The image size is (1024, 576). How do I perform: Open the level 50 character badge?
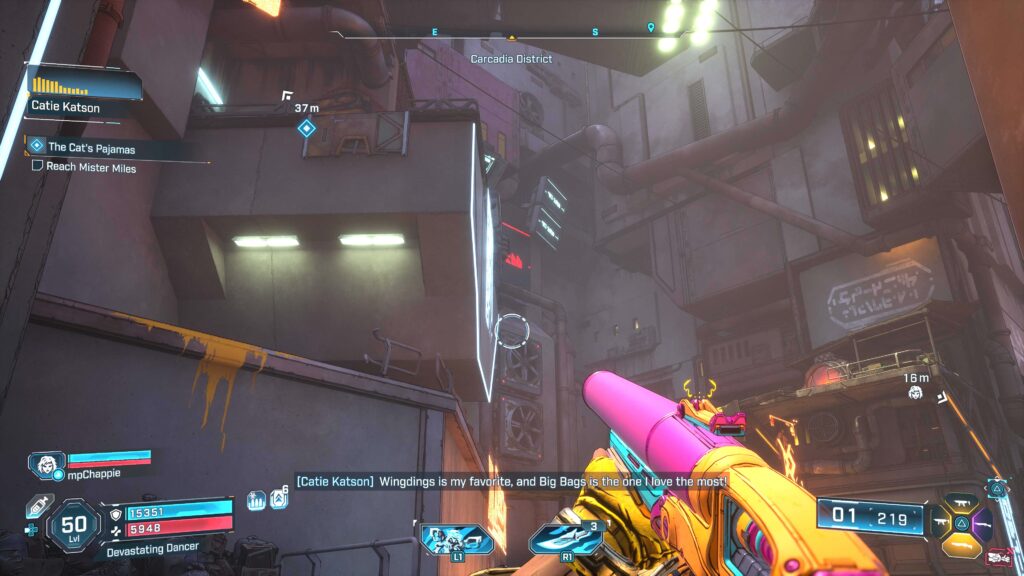tap(74, 524)
